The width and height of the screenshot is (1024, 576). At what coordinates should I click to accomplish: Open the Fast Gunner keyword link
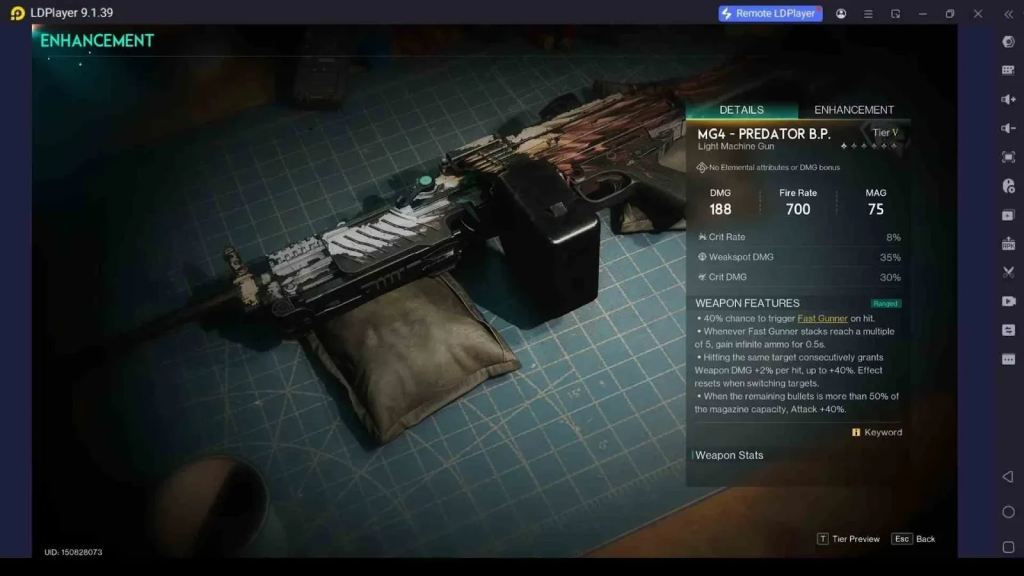click(x=822, y=318)
